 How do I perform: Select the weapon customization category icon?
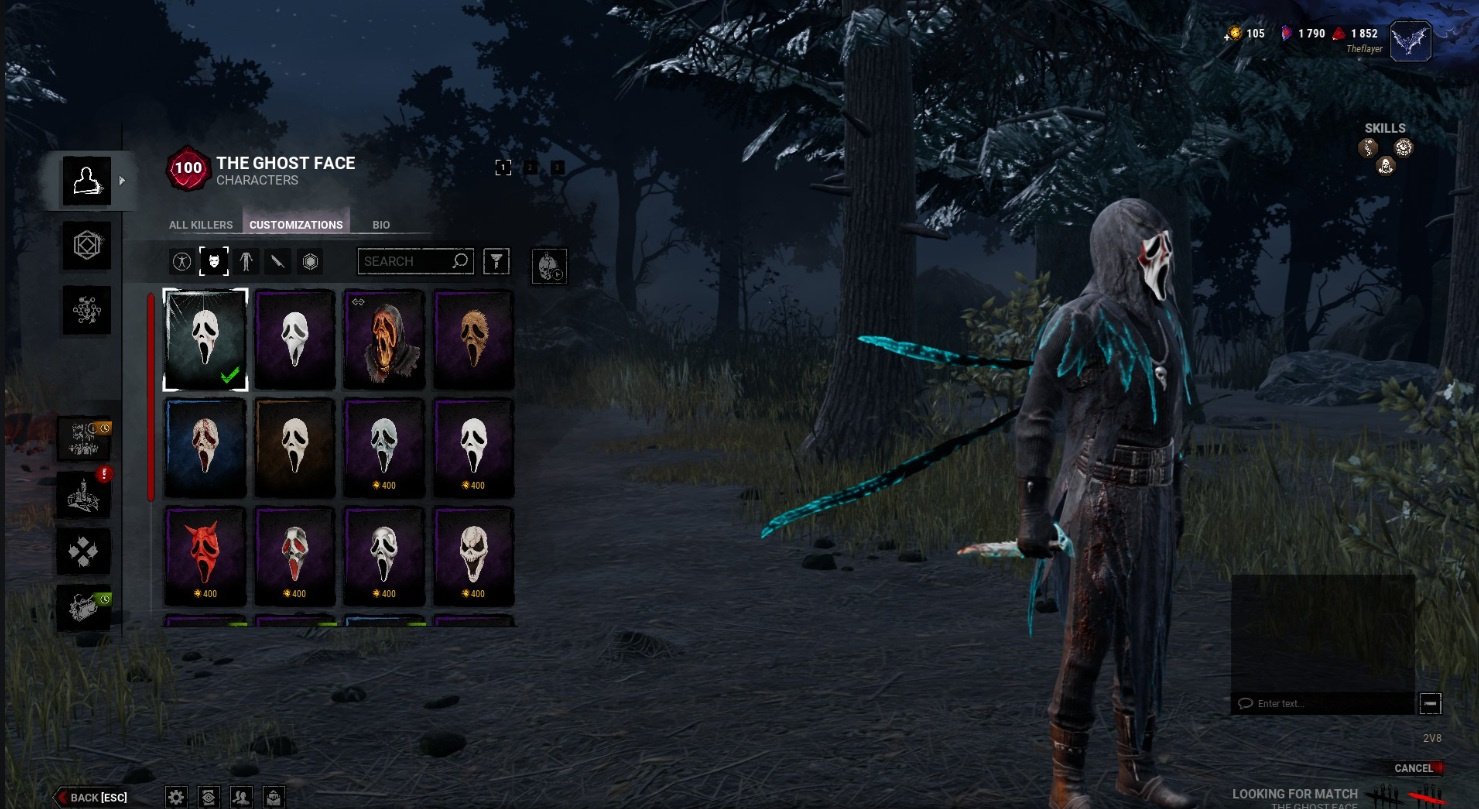coord(279,261)
